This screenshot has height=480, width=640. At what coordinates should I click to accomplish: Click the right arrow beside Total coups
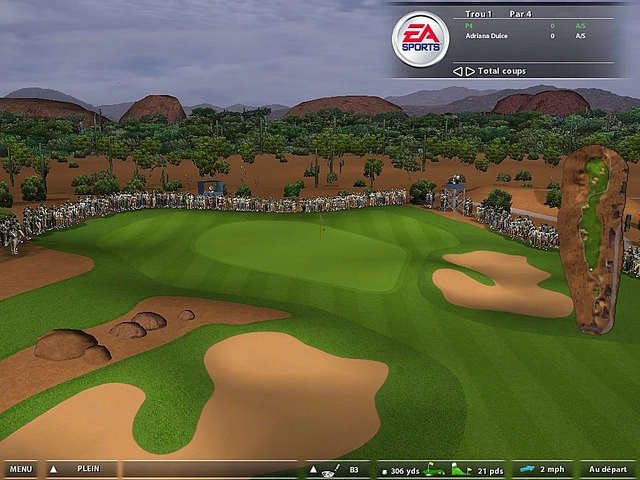click(470, 71)
